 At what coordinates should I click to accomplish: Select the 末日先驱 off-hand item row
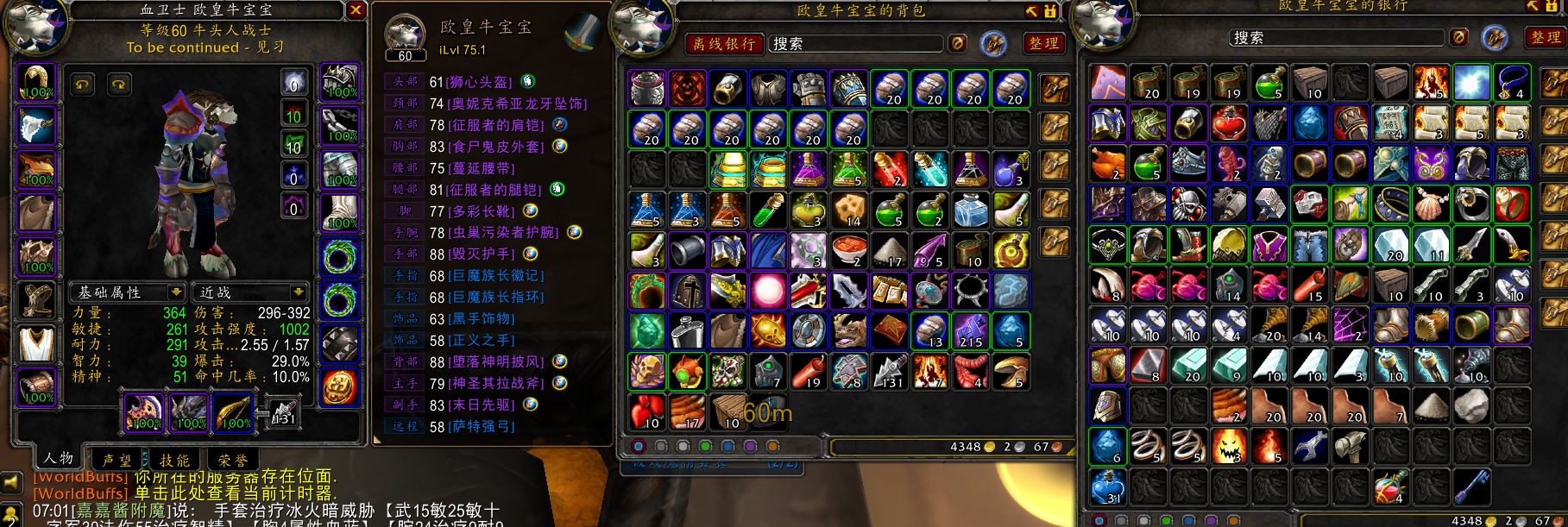pyautogui.click(x=482, y=405)
